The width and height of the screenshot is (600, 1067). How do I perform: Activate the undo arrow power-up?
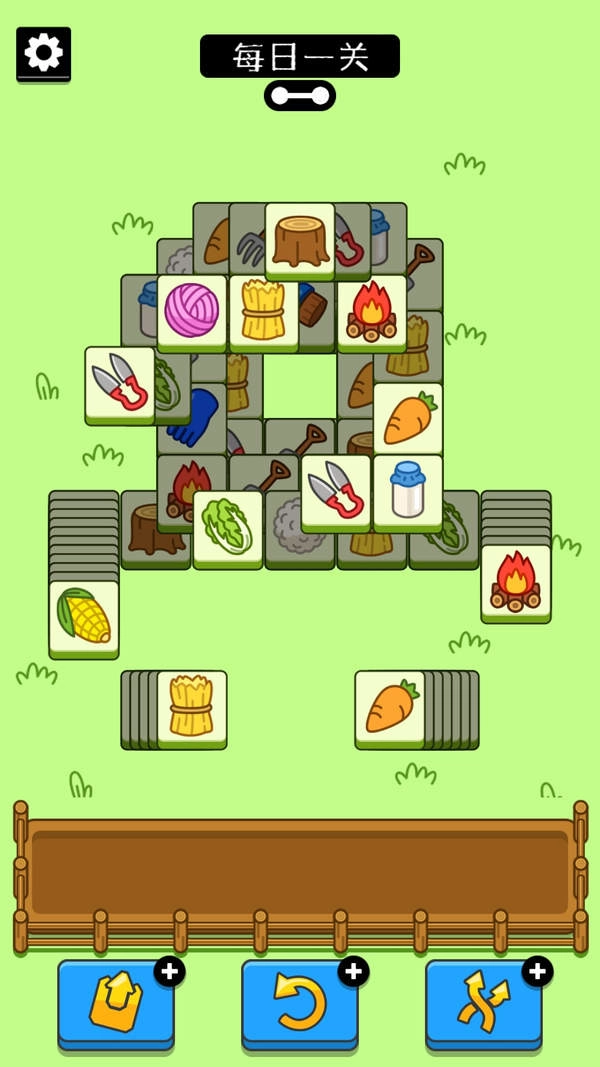[x=299, y=1003]
